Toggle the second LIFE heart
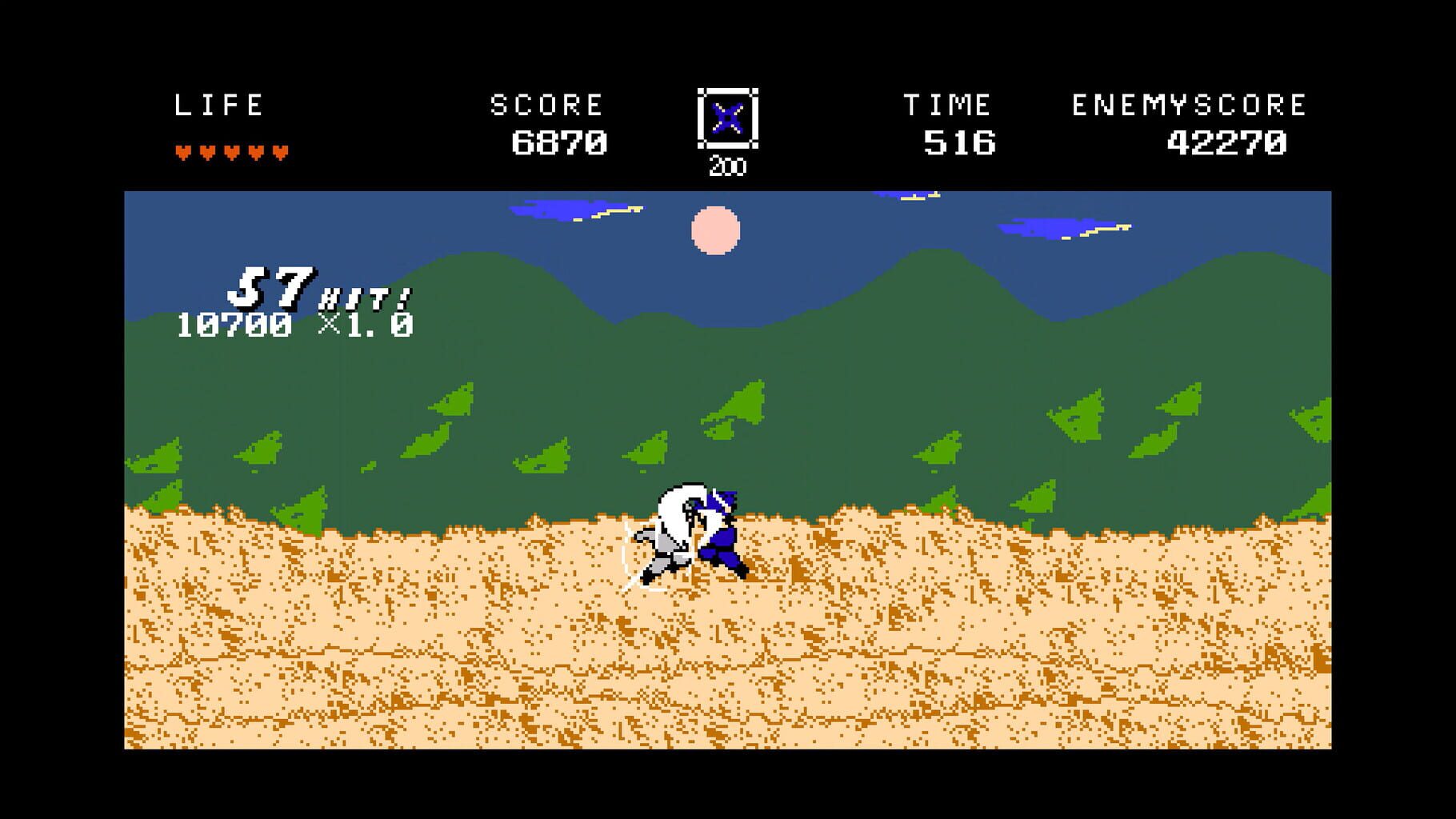 tap(206, 150)
